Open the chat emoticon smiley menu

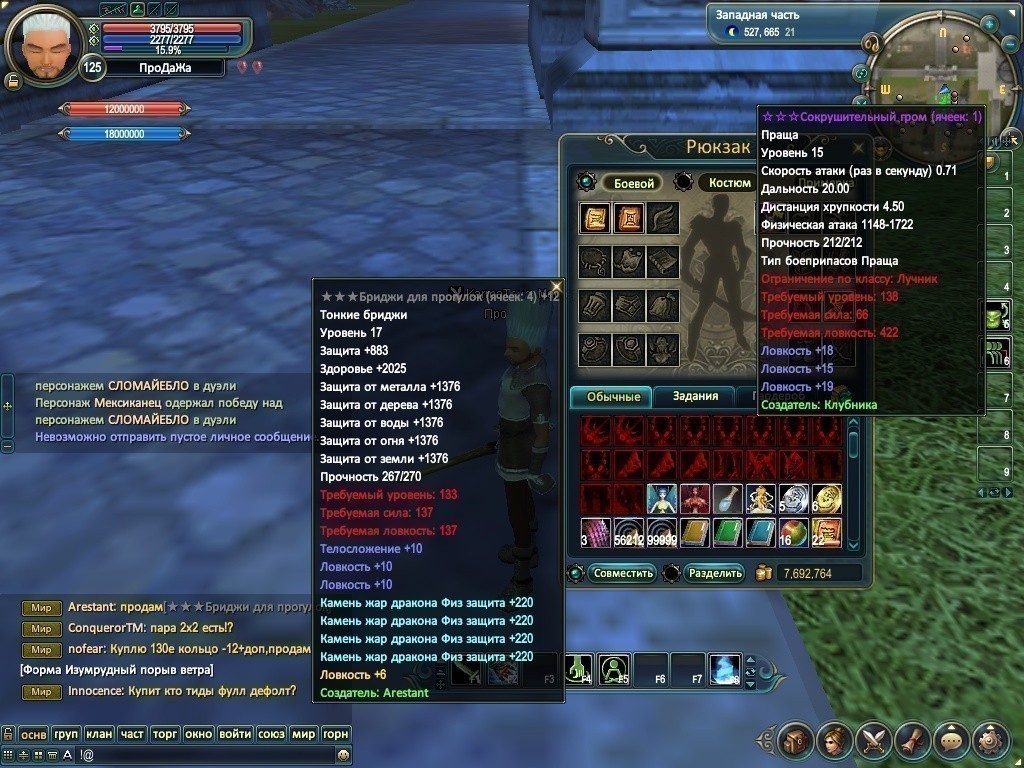pyautogui.click(x=344, y=755)
